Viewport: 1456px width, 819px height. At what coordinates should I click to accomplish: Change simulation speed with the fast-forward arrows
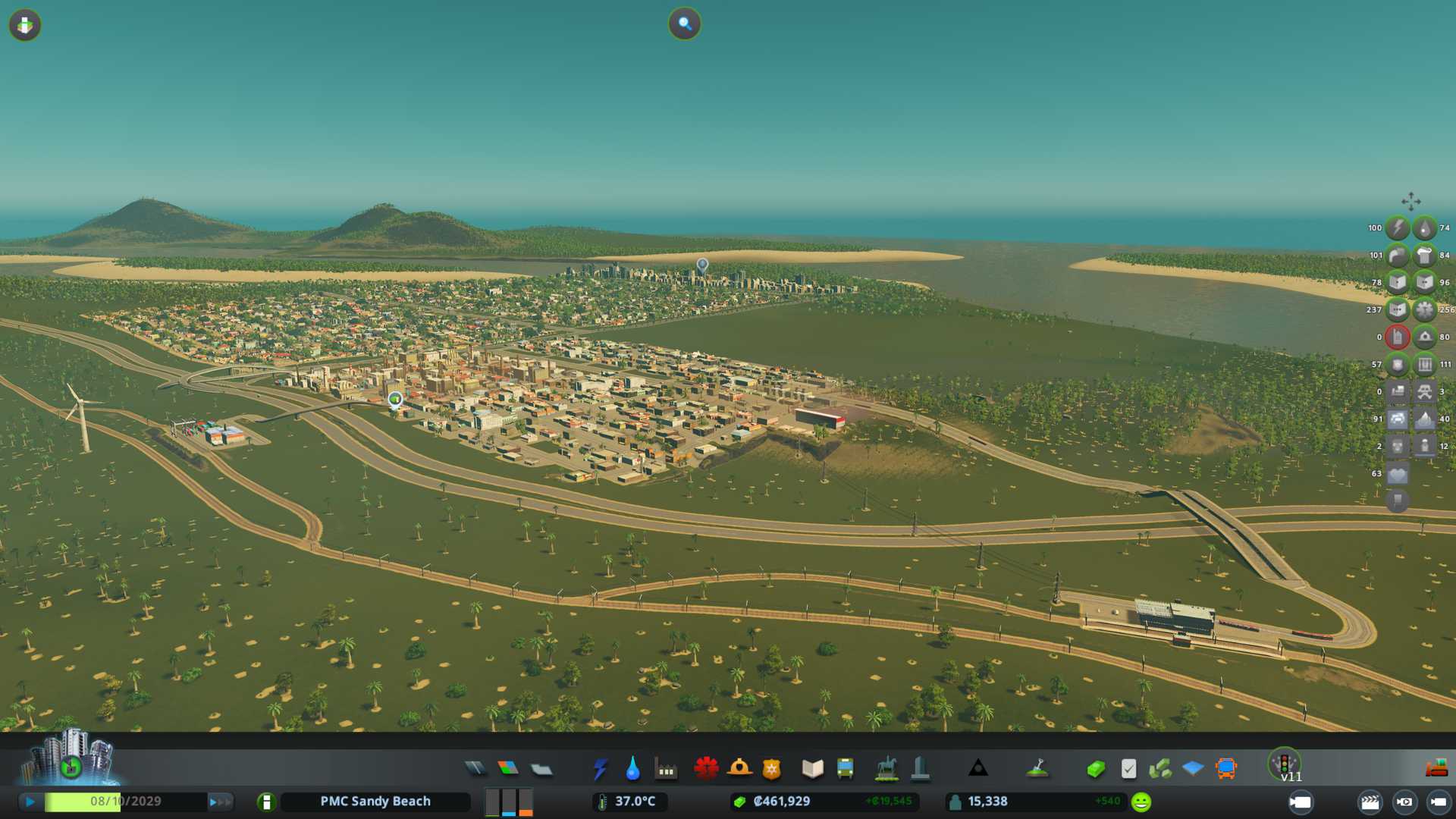tap(220, 802)
